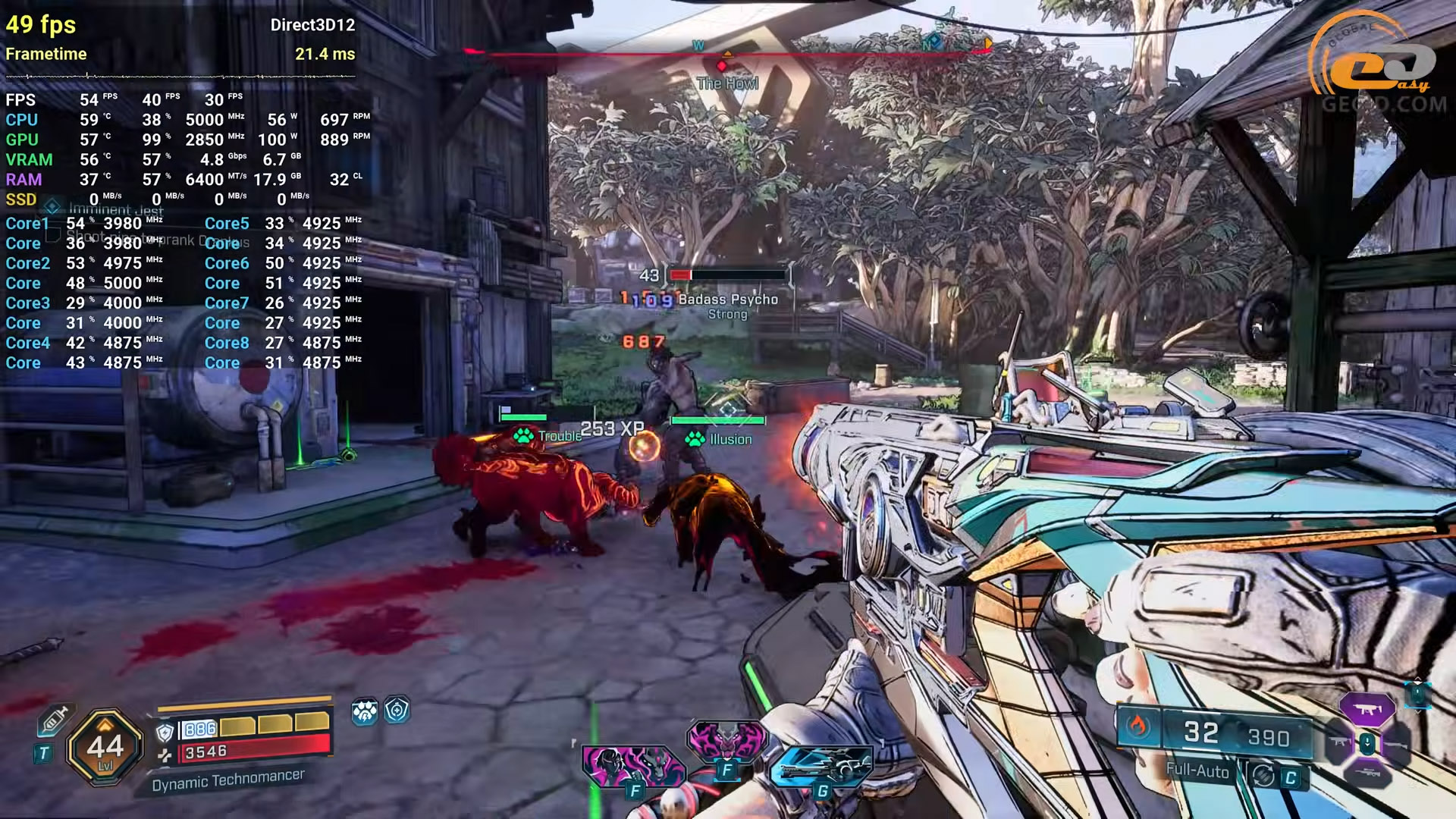This screenshot has width=1456, height=819.
Task: Select the left SMG weapon slot
Action: click(x=1339, y=742)
